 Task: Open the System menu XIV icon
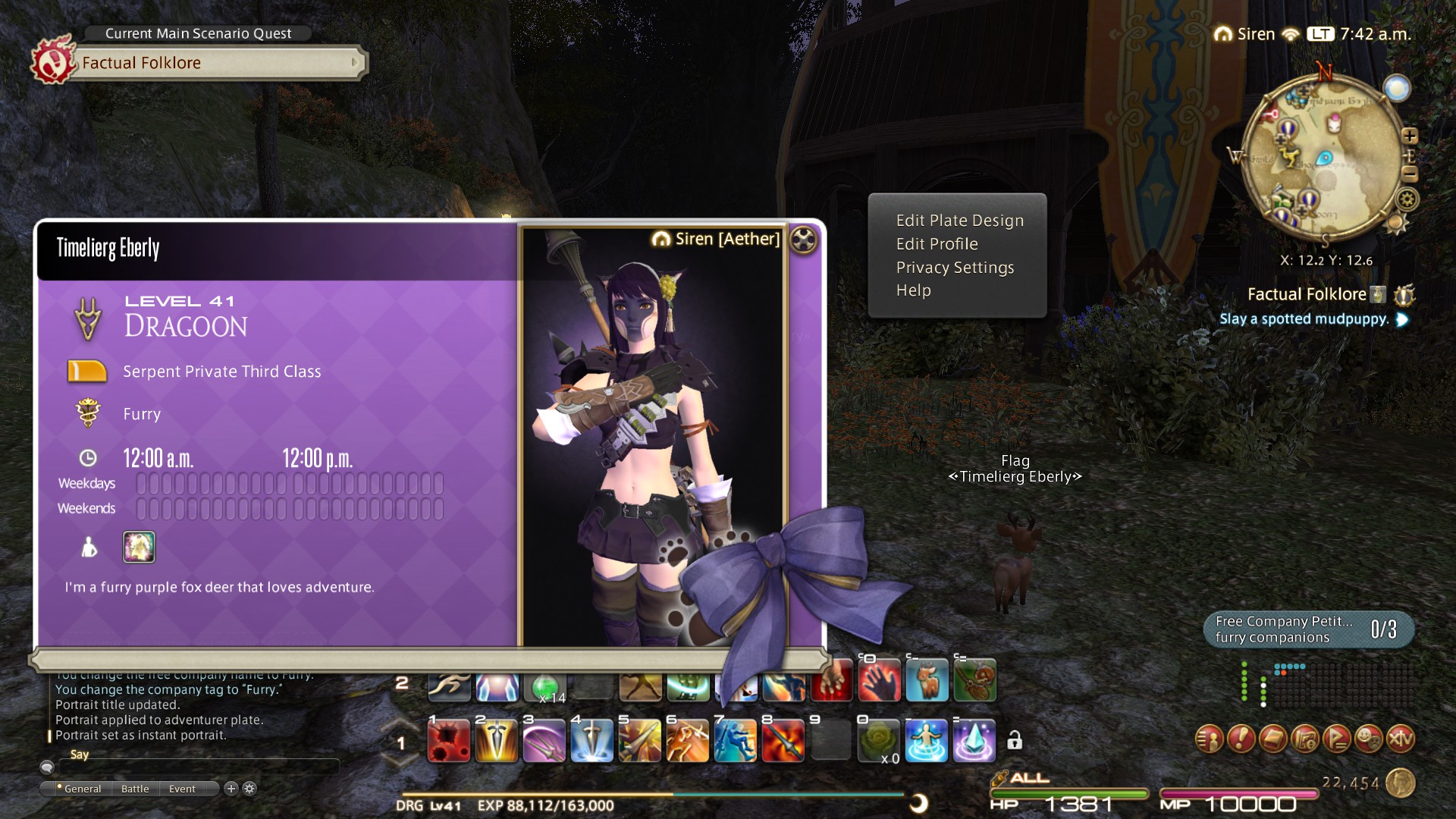(x=1401, y=738)
